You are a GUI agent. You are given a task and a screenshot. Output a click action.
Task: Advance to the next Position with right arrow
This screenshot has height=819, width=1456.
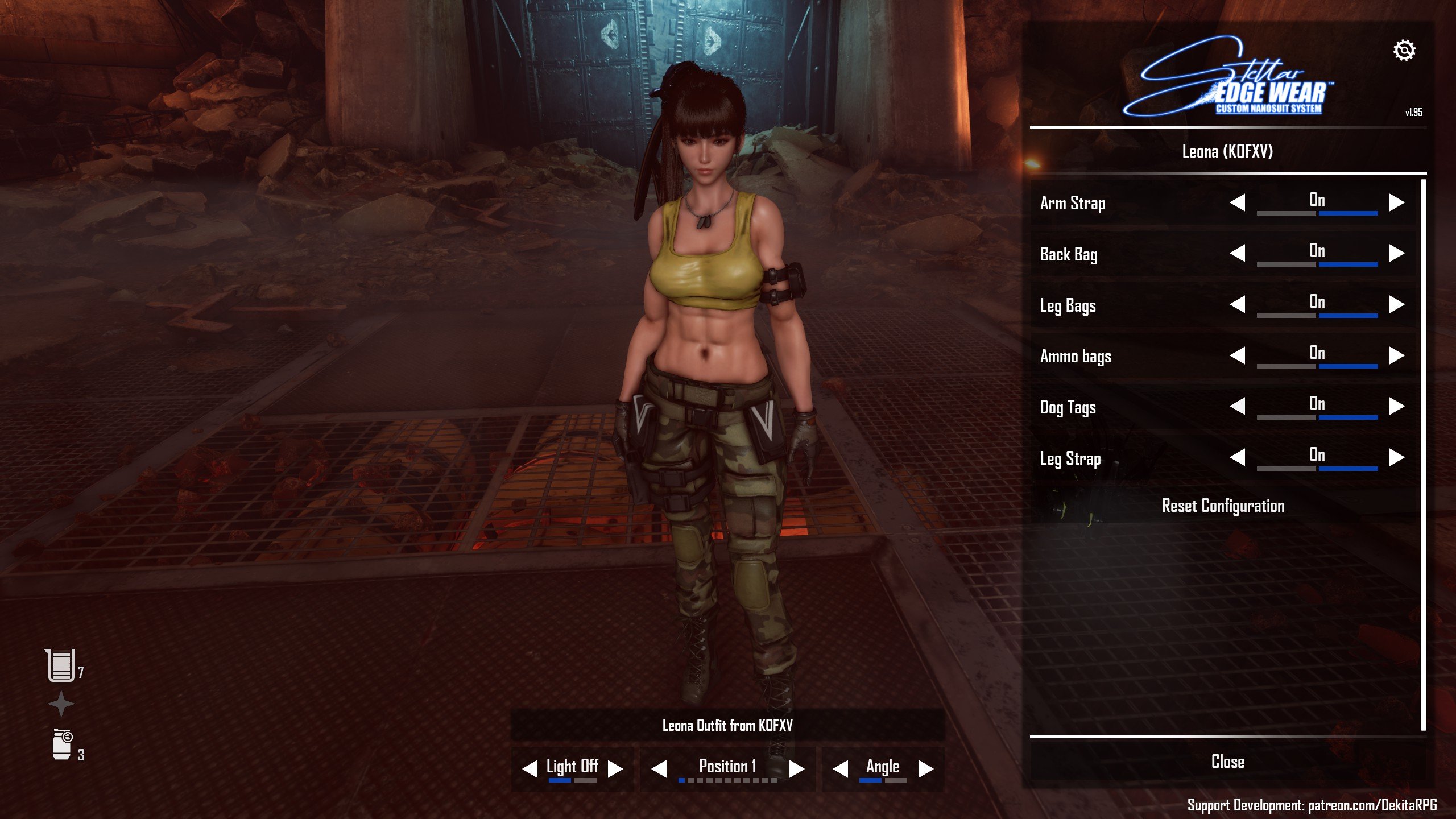797,768
